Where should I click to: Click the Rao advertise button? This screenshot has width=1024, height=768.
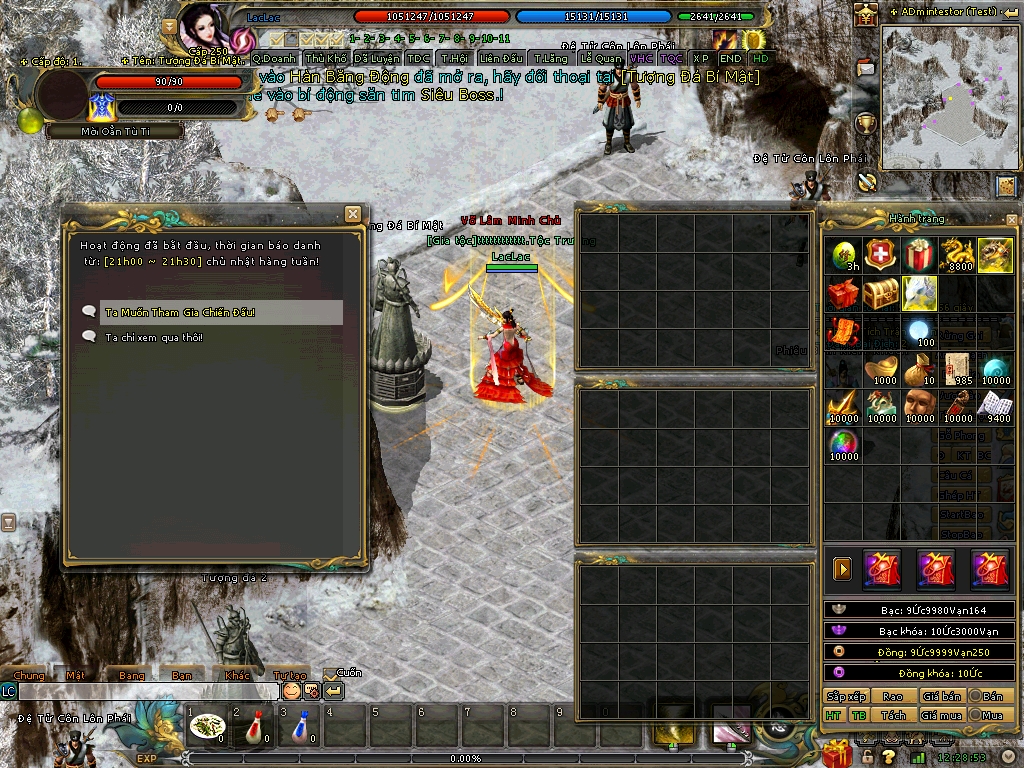coord(893,696)
